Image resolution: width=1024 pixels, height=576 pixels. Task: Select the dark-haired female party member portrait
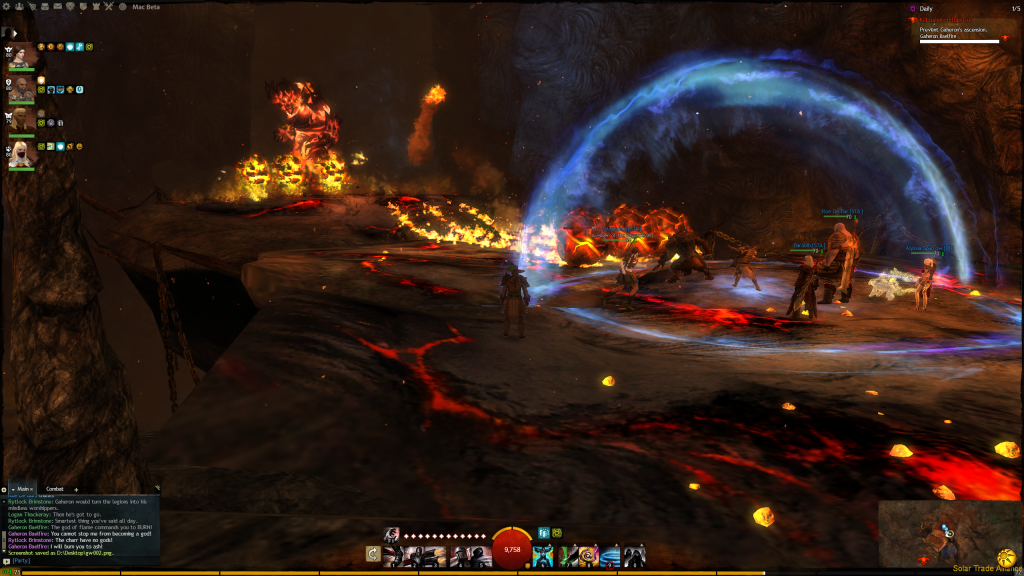pos(22,57)
